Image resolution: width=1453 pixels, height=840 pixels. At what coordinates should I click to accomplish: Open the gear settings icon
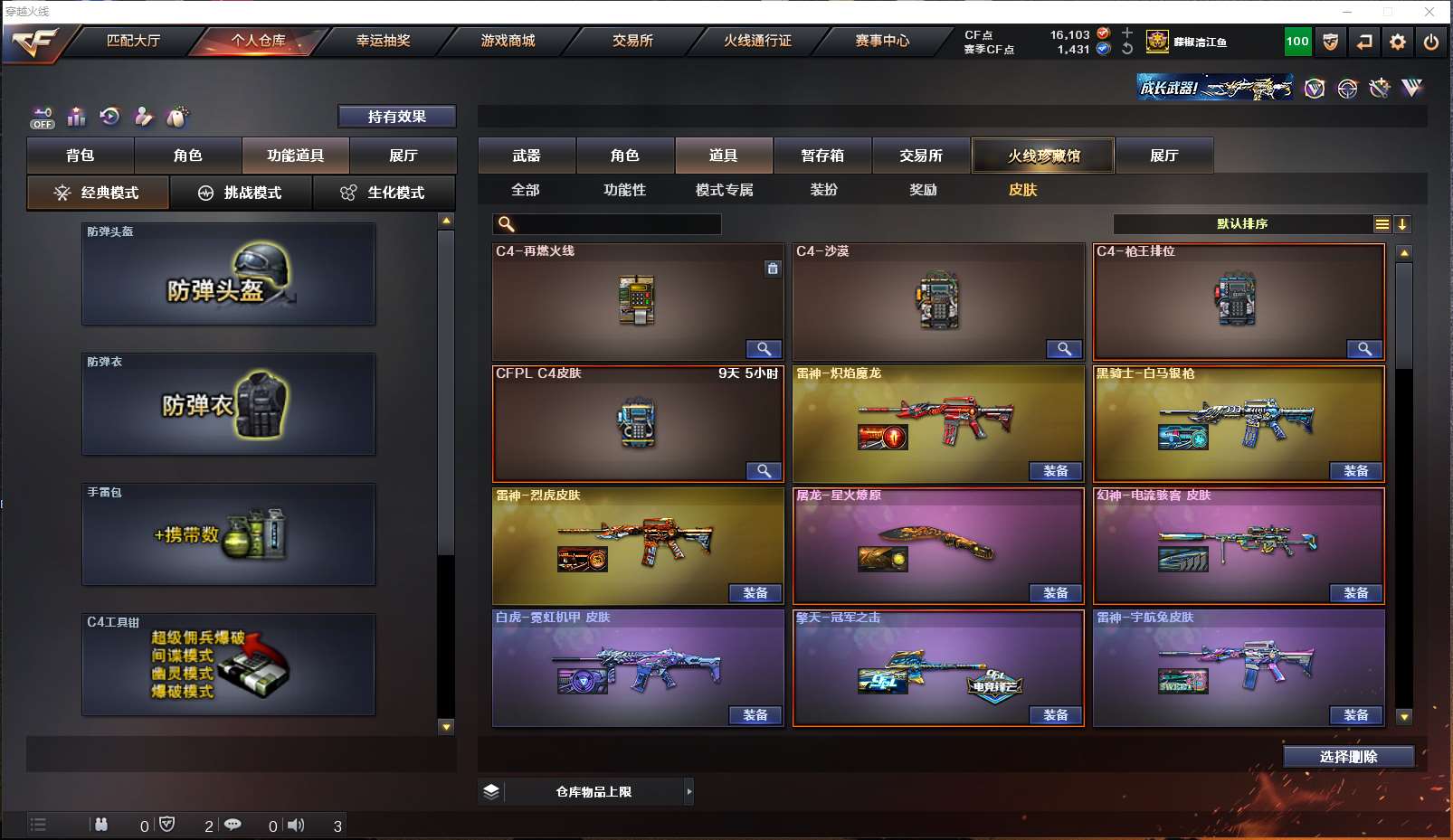point(1398,42)
